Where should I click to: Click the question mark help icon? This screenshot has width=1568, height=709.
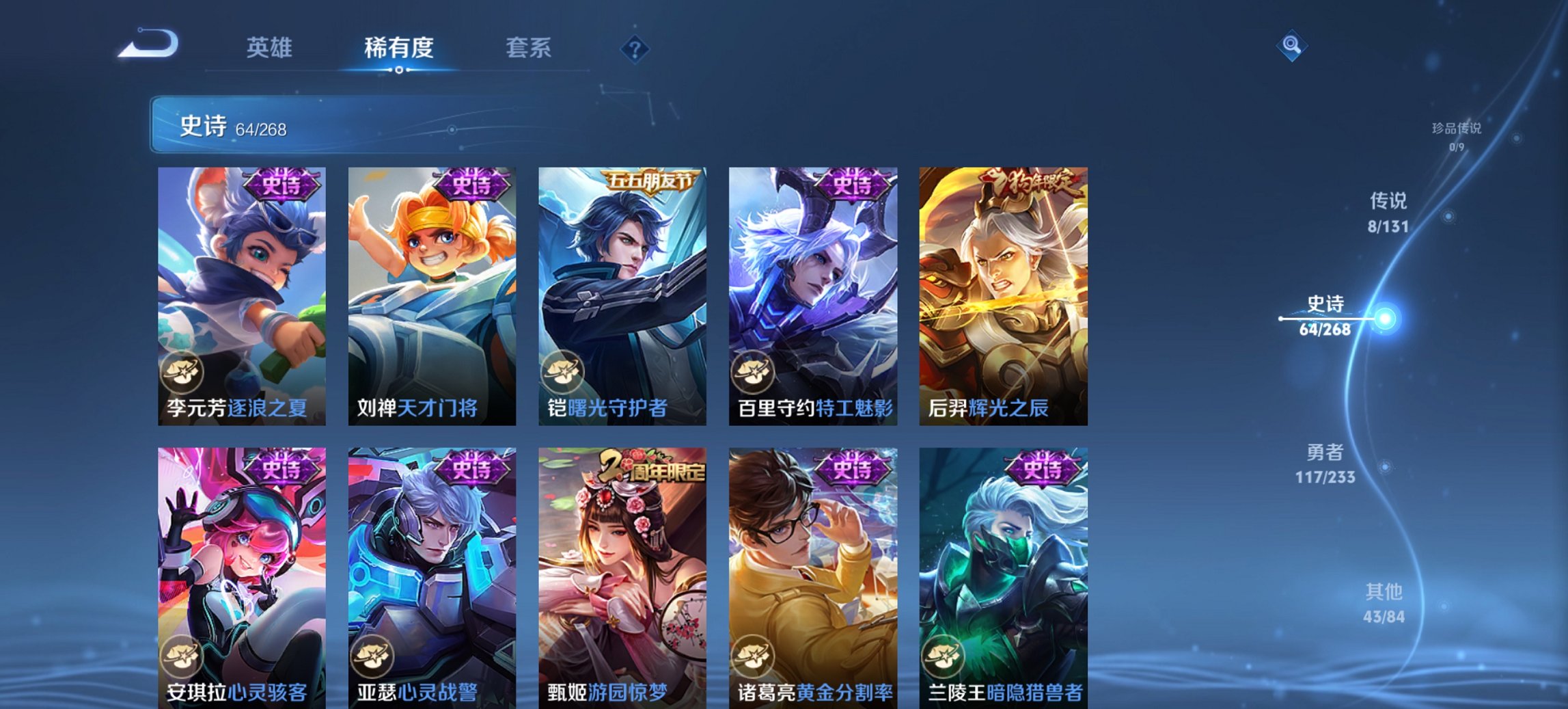point(634,48)
